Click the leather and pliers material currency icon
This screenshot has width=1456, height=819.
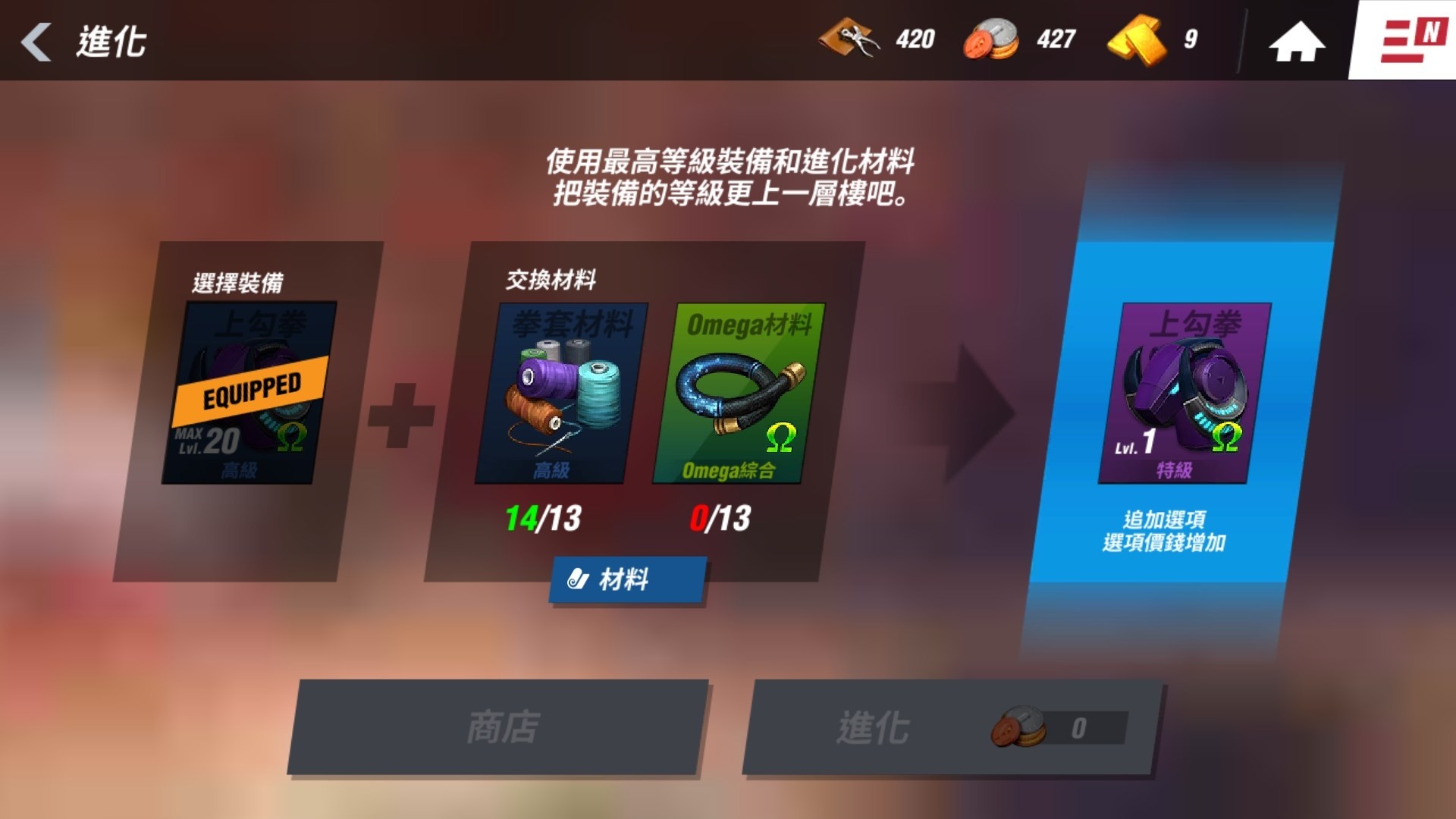[849, 39]
